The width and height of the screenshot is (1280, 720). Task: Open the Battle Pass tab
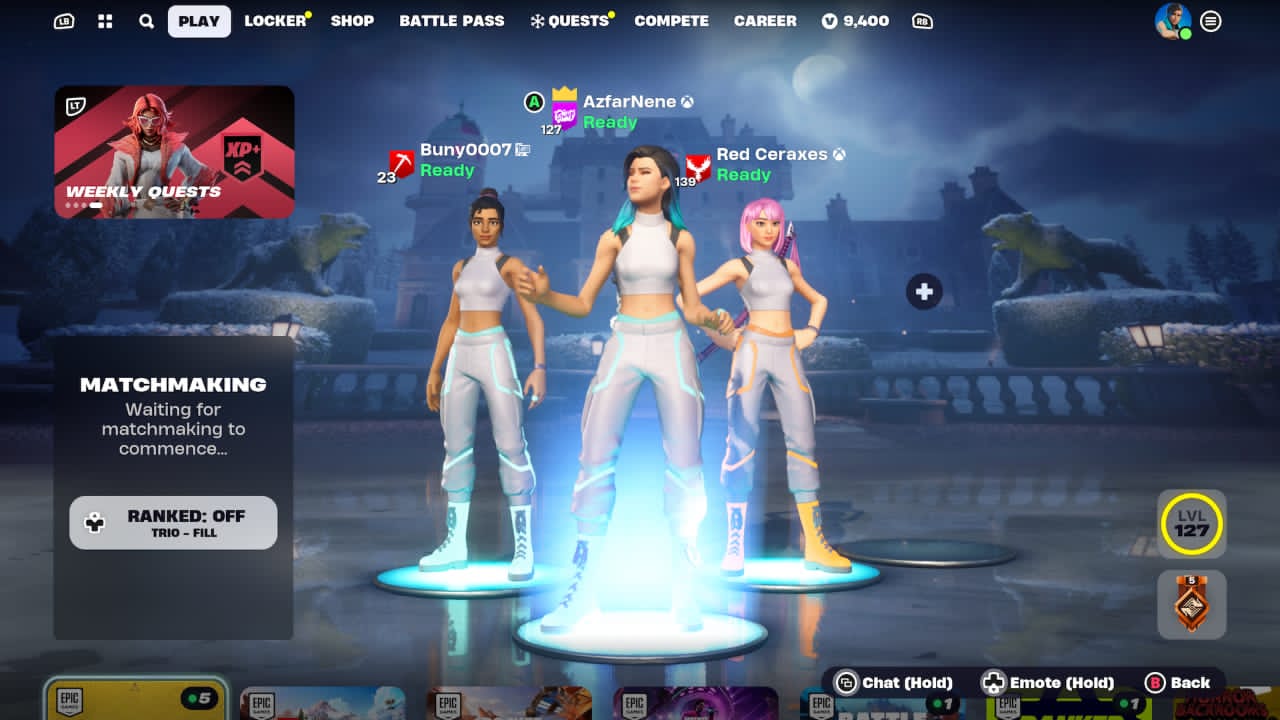coord(452,21)
